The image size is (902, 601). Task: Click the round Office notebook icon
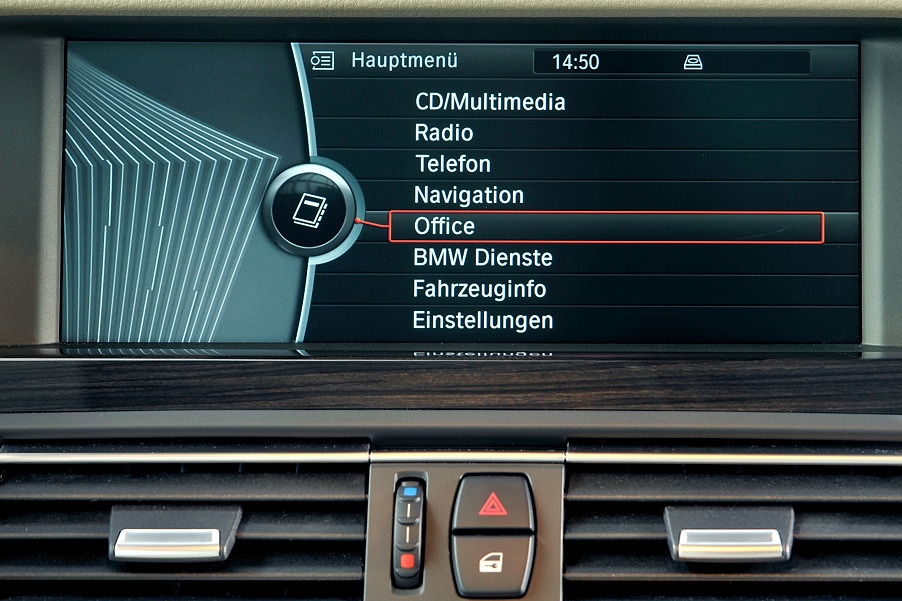308,212
